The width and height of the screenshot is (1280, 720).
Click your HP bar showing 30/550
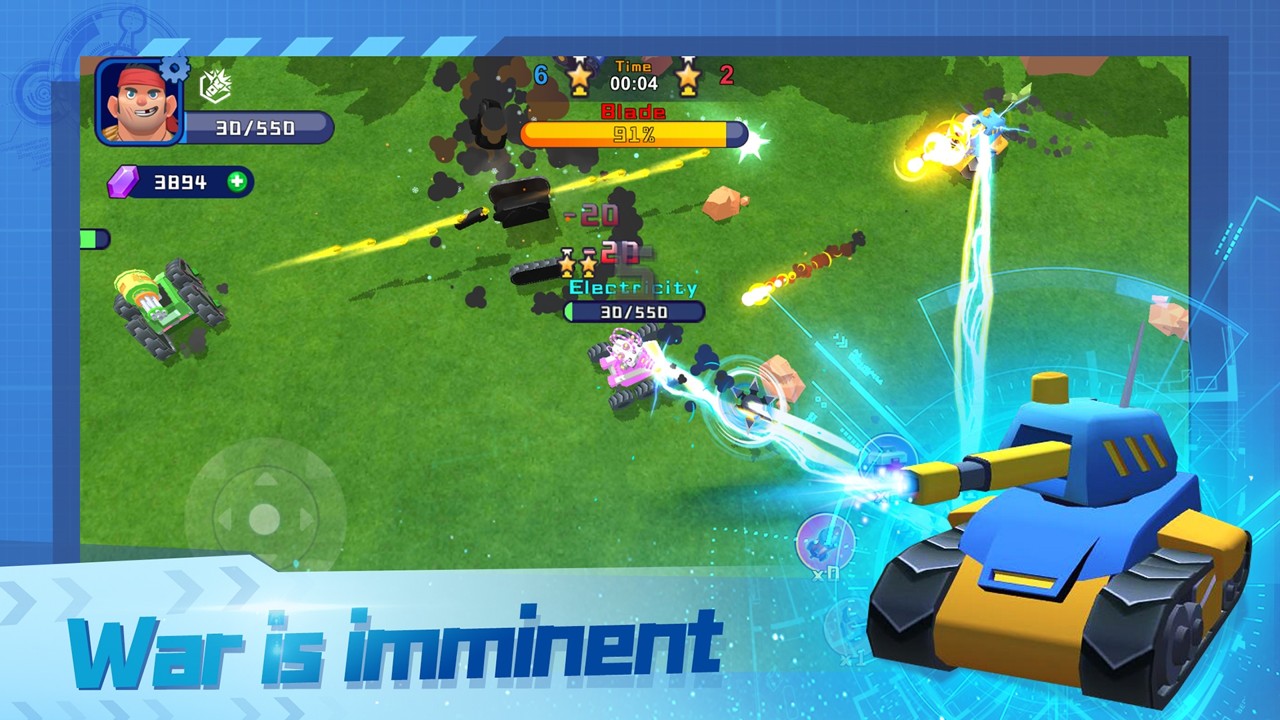click(x=255, y=128)
